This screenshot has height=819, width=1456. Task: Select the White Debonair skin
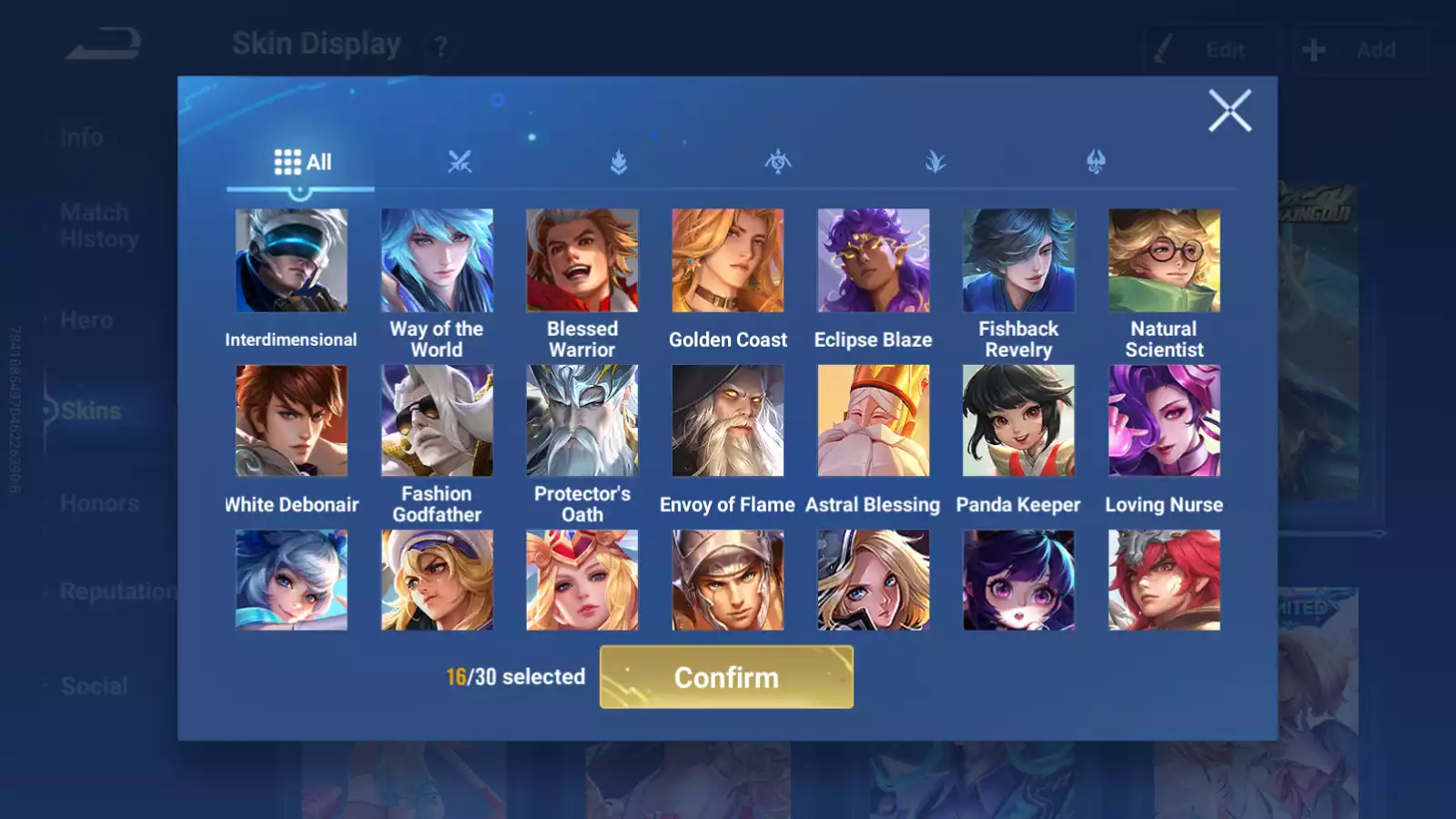291,420
